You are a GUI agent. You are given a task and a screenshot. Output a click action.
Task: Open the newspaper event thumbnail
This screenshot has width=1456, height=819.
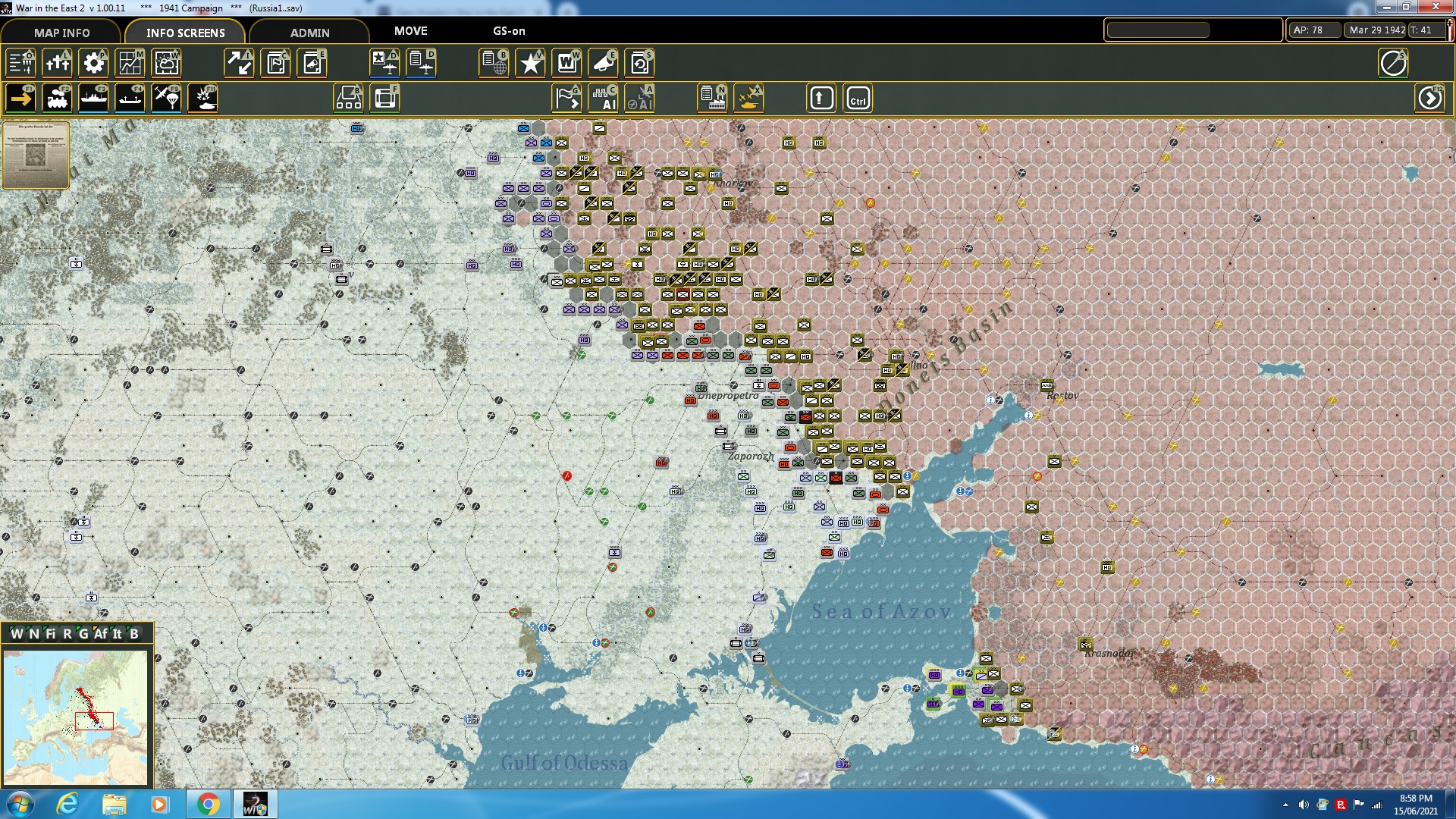coord(35,155)
